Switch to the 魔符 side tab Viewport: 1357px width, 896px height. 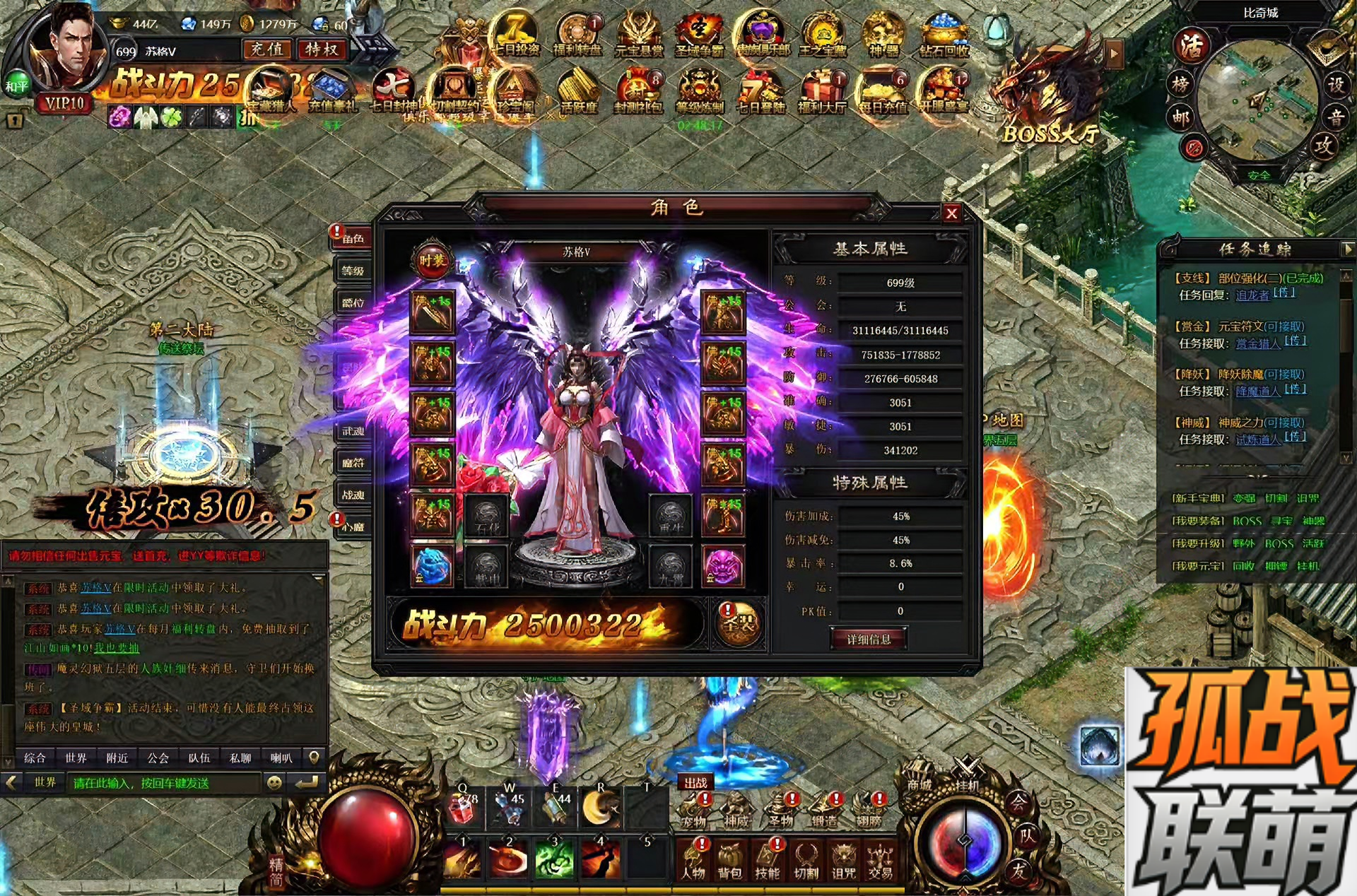(x=353, y=463)
